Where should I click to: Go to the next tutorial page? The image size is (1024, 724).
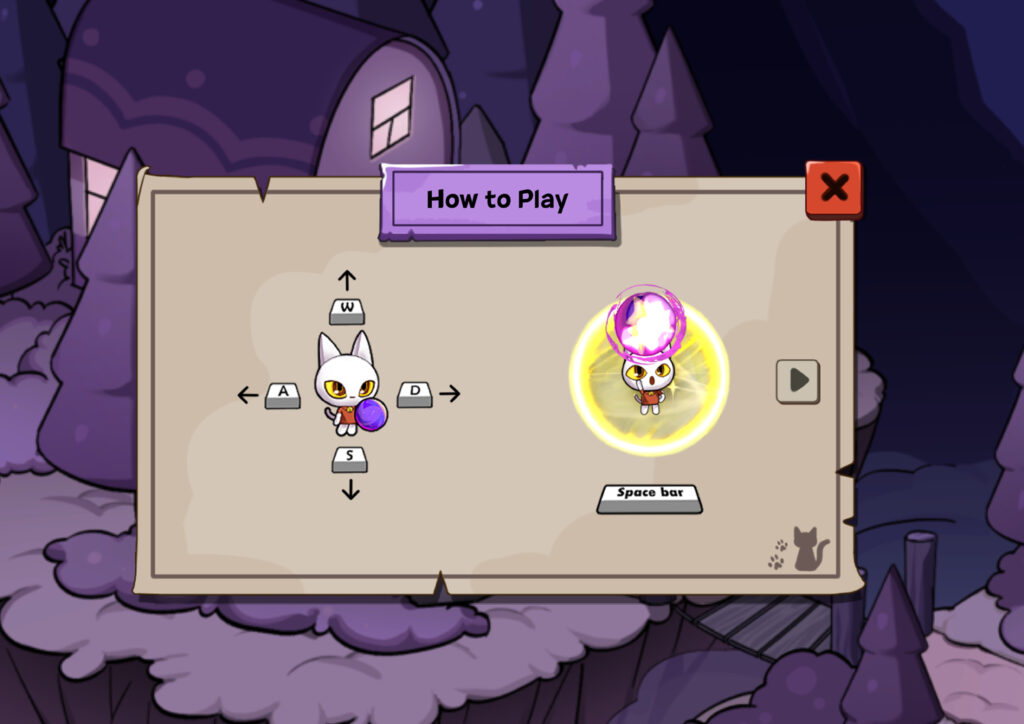pos(797,381)
